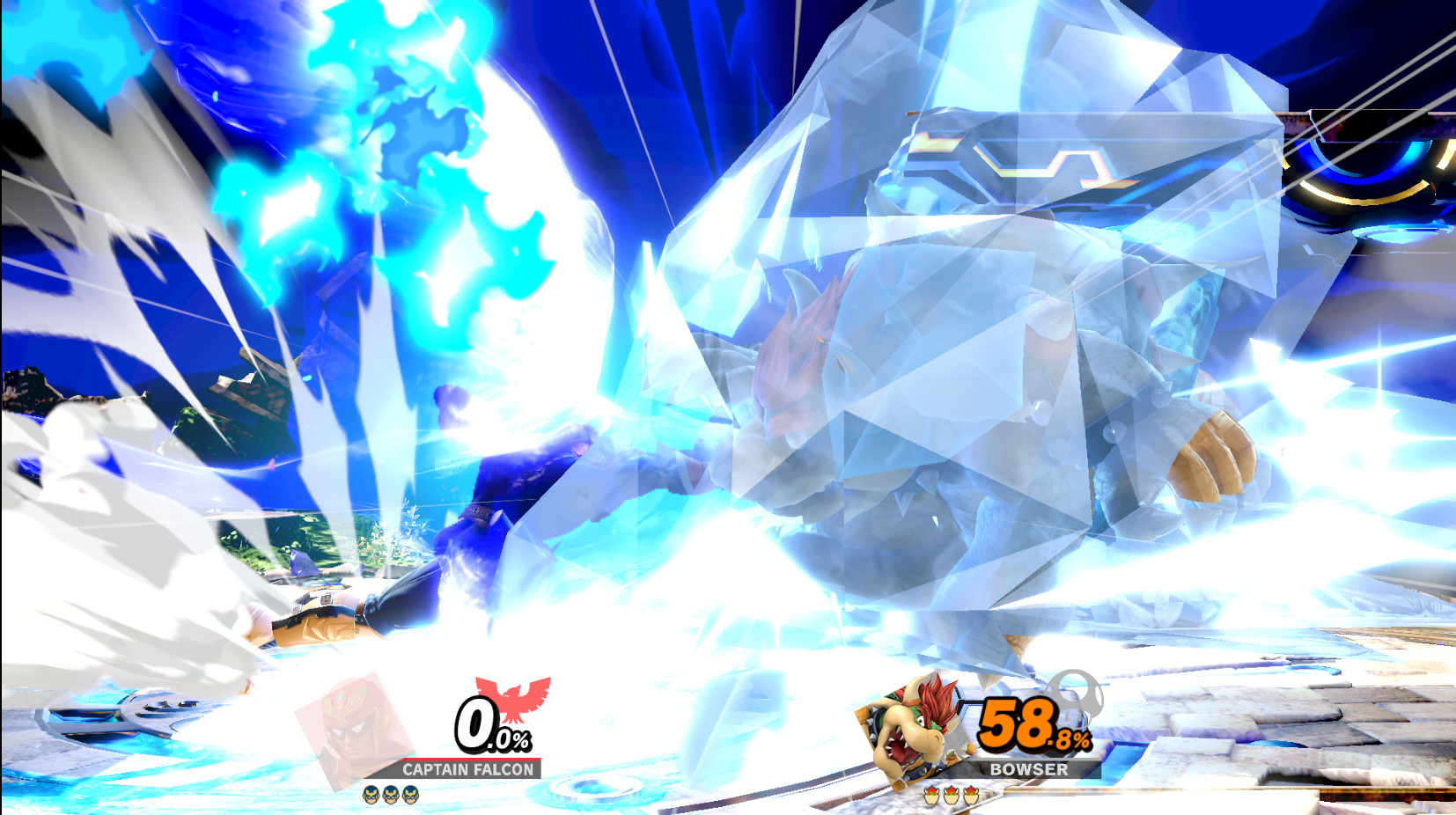Click the CAPTAIN FALCON name banner
This screenshot has width=1456, height=815.
point(467,769)
